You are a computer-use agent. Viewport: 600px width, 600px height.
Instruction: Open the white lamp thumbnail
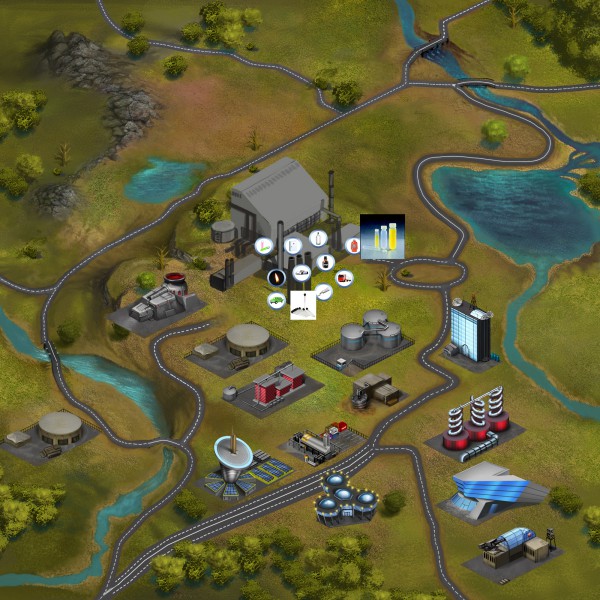click(303, 305)
